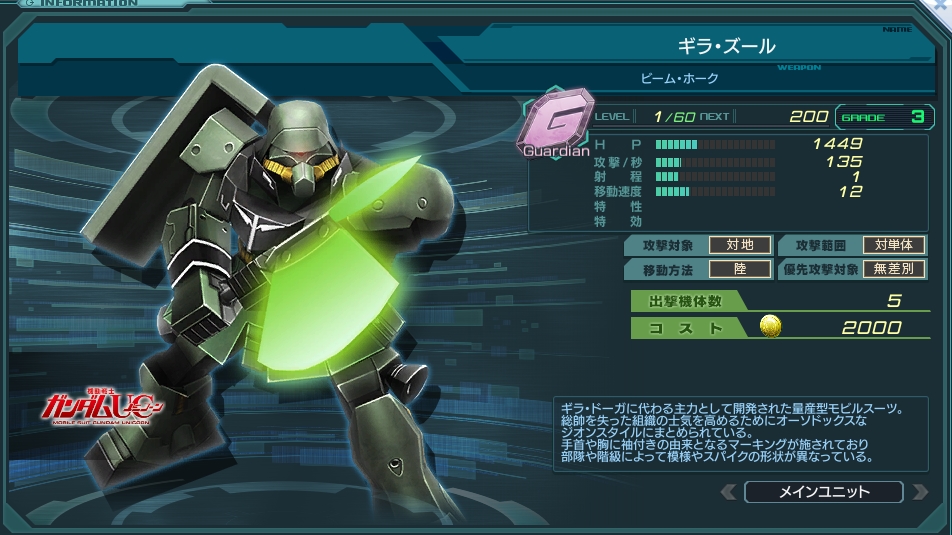Click the メインユニット button
This screenshot has height=535, width=952.
823,492
